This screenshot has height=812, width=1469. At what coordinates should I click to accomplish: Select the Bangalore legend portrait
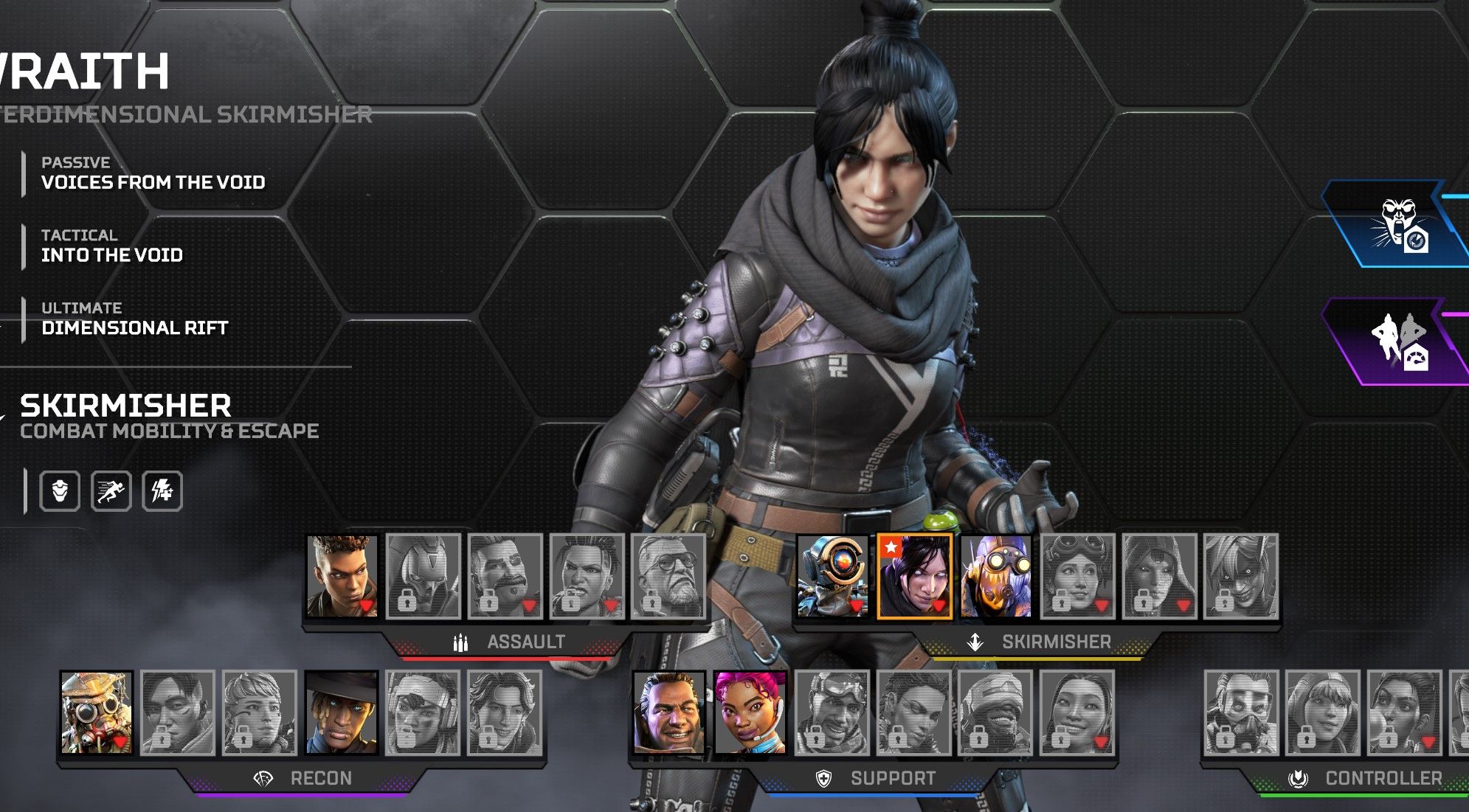click(x=342, y=576)
